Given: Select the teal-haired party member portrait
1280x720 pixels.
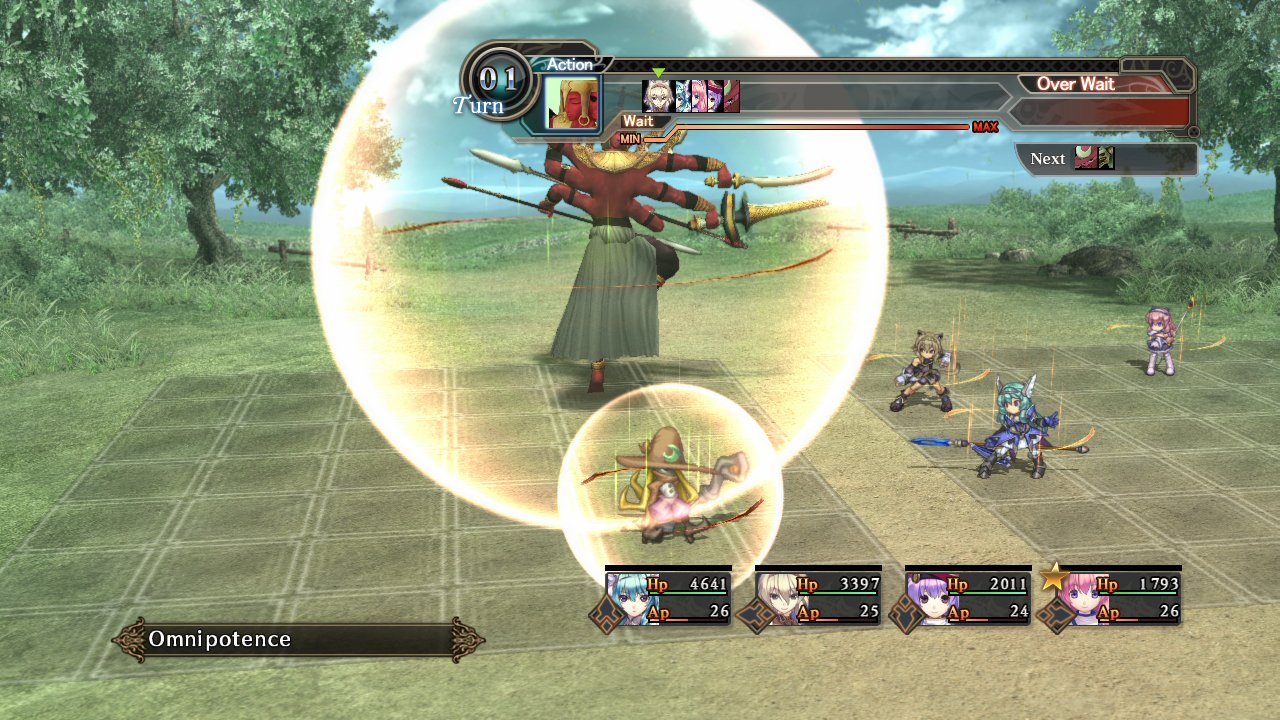Looking at the screenshot, I should 628,599.
